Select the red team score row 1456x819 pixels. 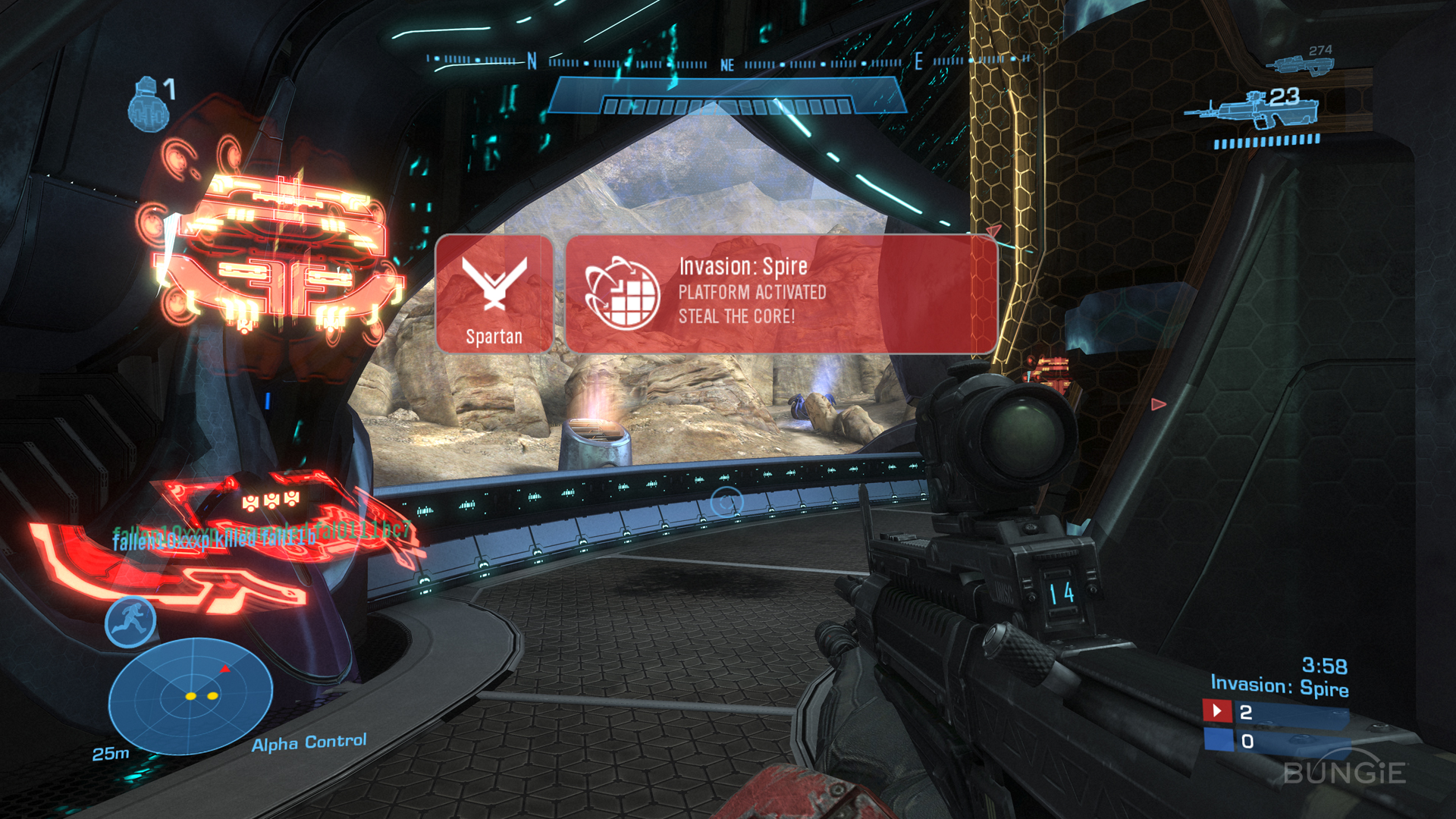[1275, 712]
